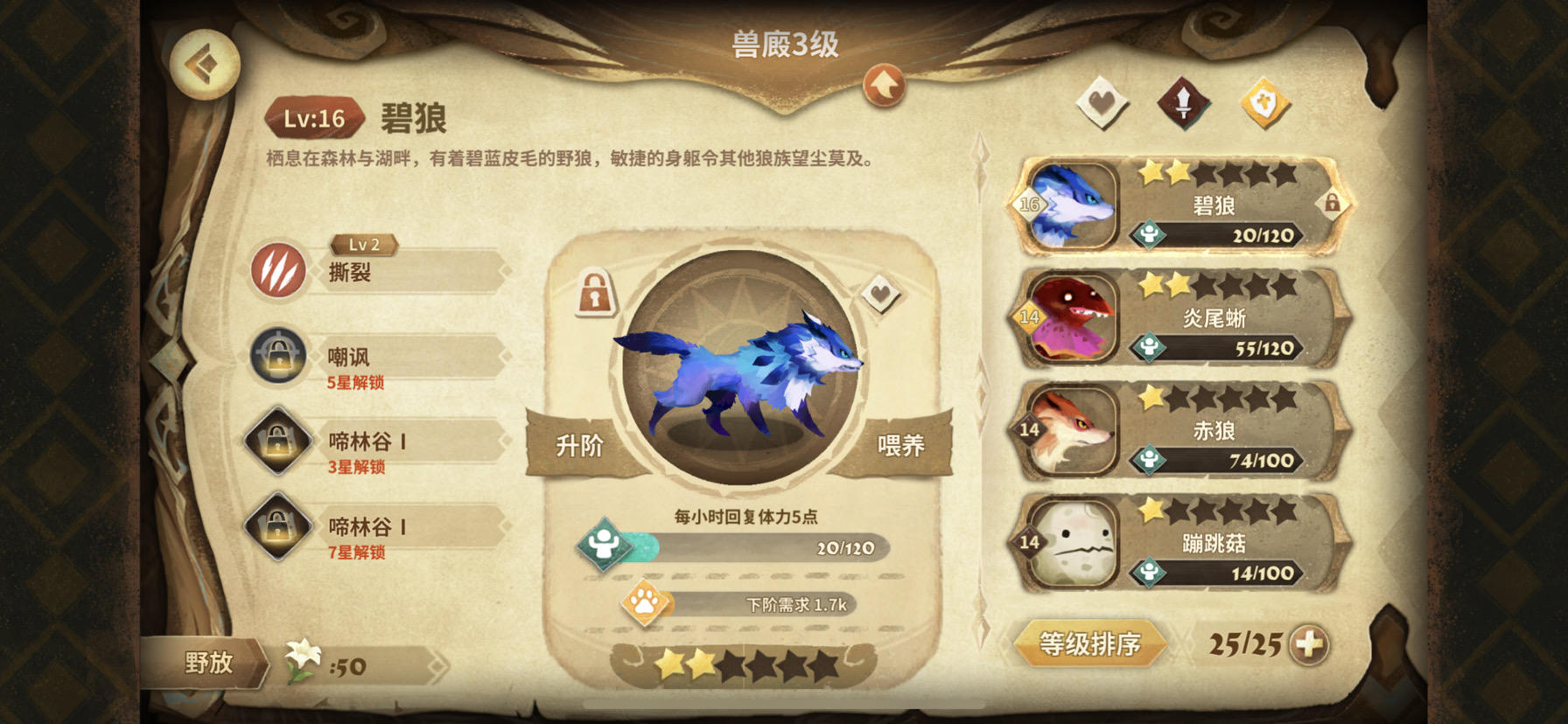
Task: Click the 20/120 stamina progress bar
Action: [x=752, y=547]
